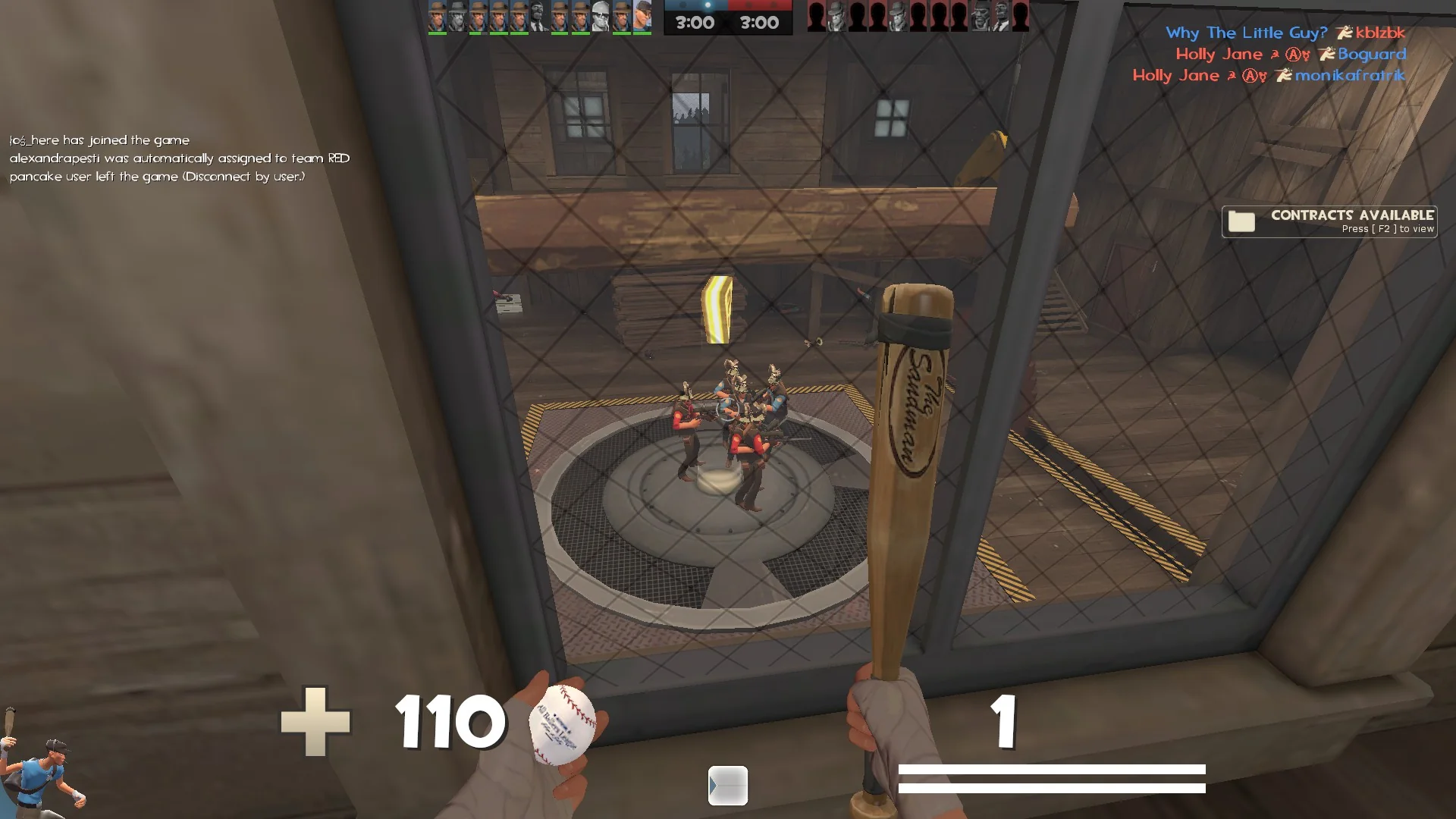Toggle the ball recharge box at bottom center
The image size is (1456, 819).
[x=726, y=787]
